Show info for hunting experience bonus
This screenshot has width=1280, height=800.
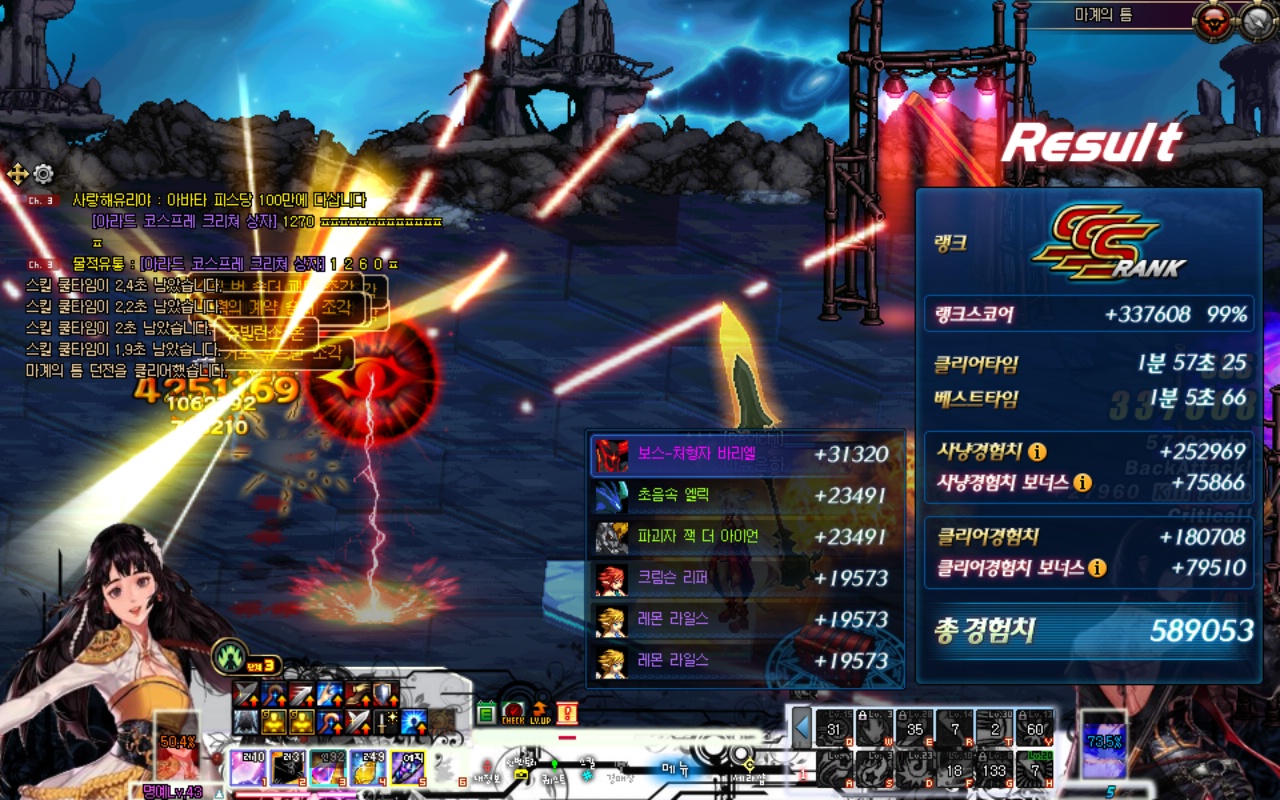(1082, 483)
